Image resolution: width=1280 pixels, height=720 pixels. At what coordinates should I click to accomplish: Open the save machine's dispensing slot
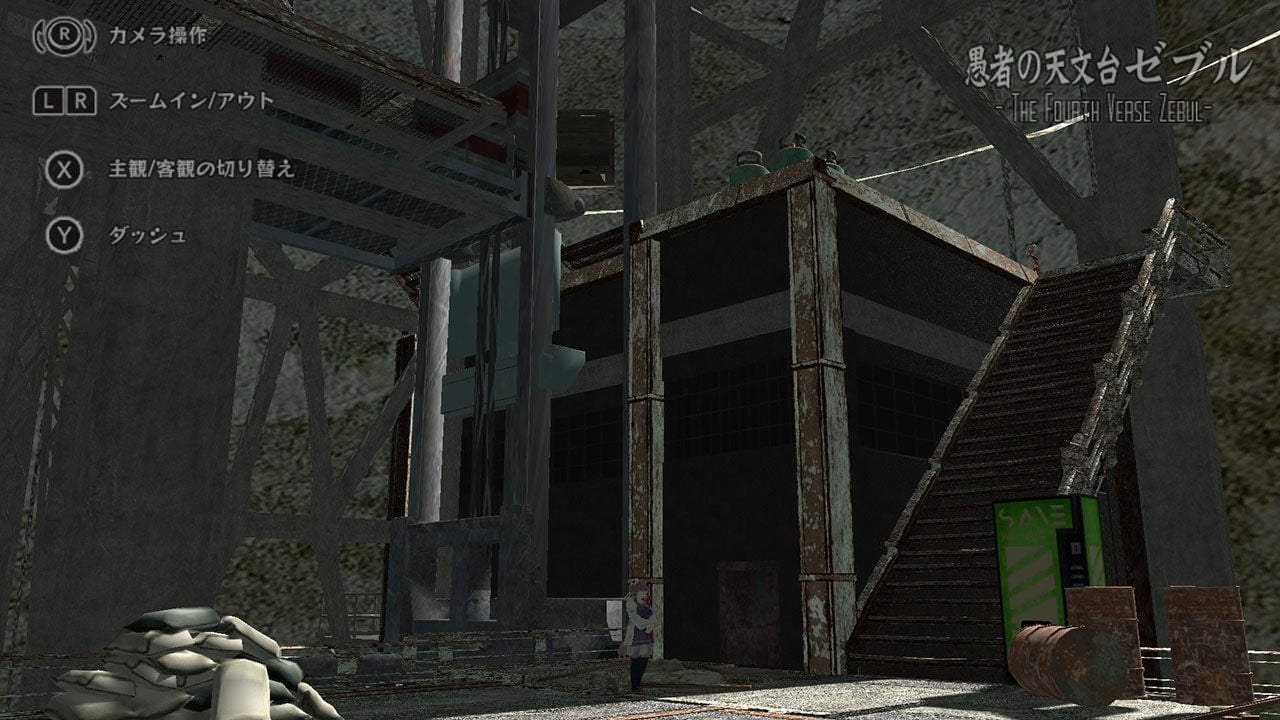pos(1035,621)
